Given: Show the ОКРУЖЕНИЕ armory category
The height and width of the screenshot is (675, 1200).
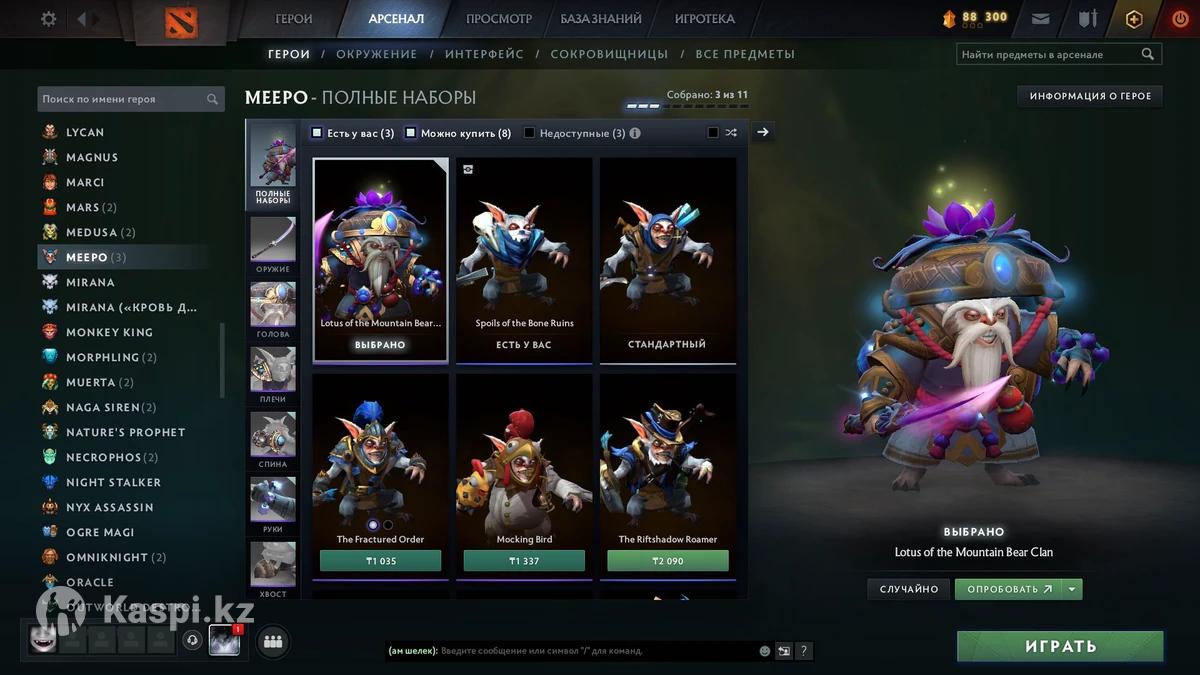Looking at the screenshot, I should pos(377,54).
